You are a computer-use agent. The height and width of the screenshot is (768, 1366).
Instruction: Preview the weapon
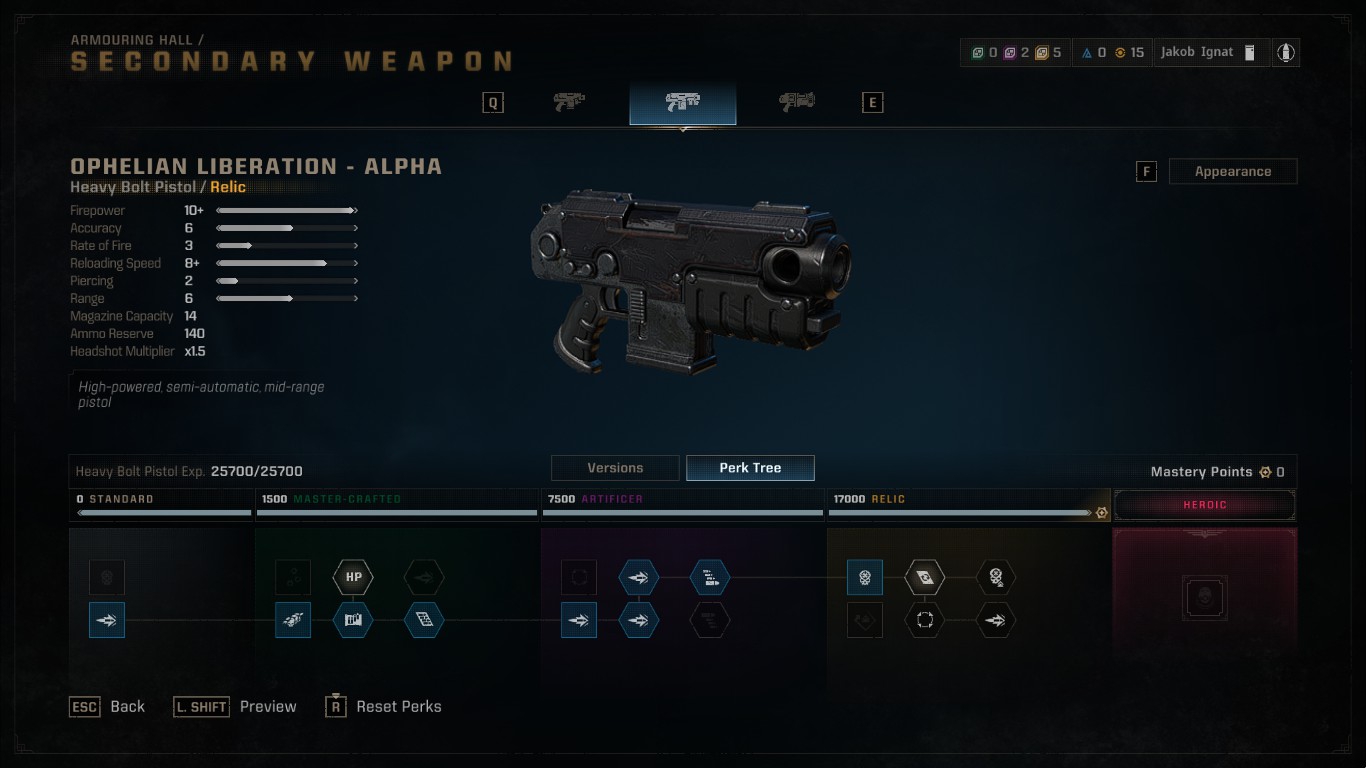pyautogui.click(x=236, y=707)
